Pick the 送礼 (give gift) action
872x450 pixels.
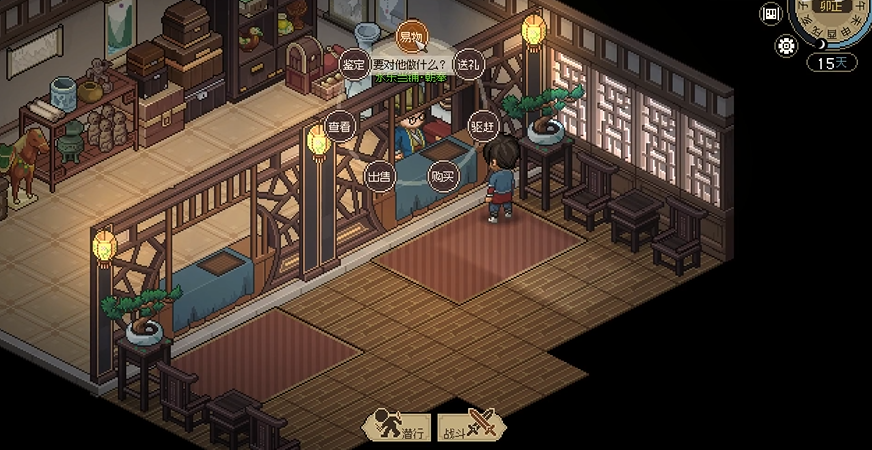(468, 64)
